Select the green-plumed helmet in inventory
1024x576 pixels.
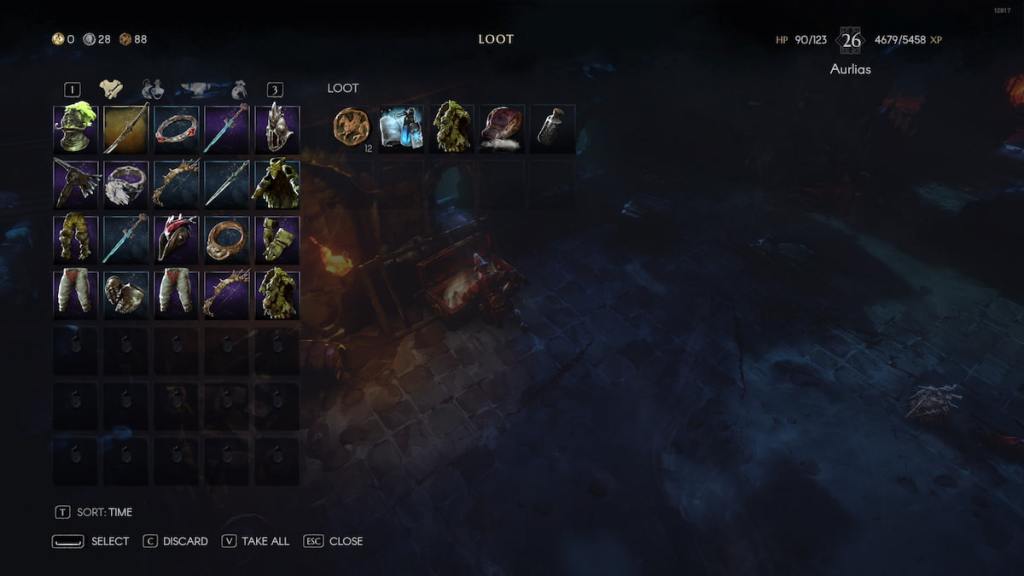75,129
